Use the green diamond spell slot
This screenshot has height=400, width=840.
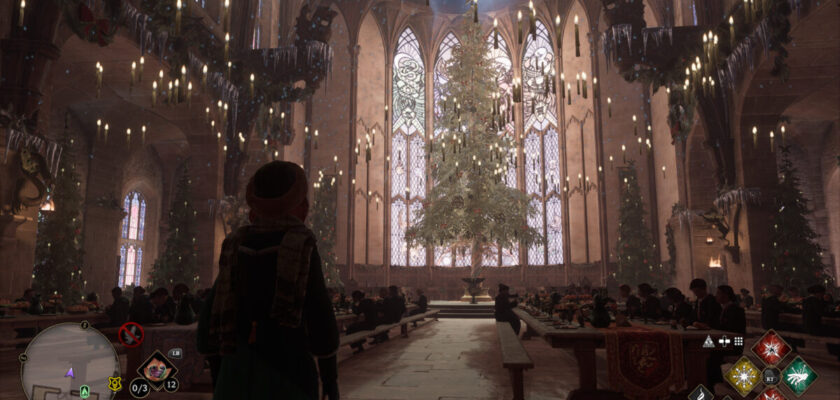tap(799, 375)
